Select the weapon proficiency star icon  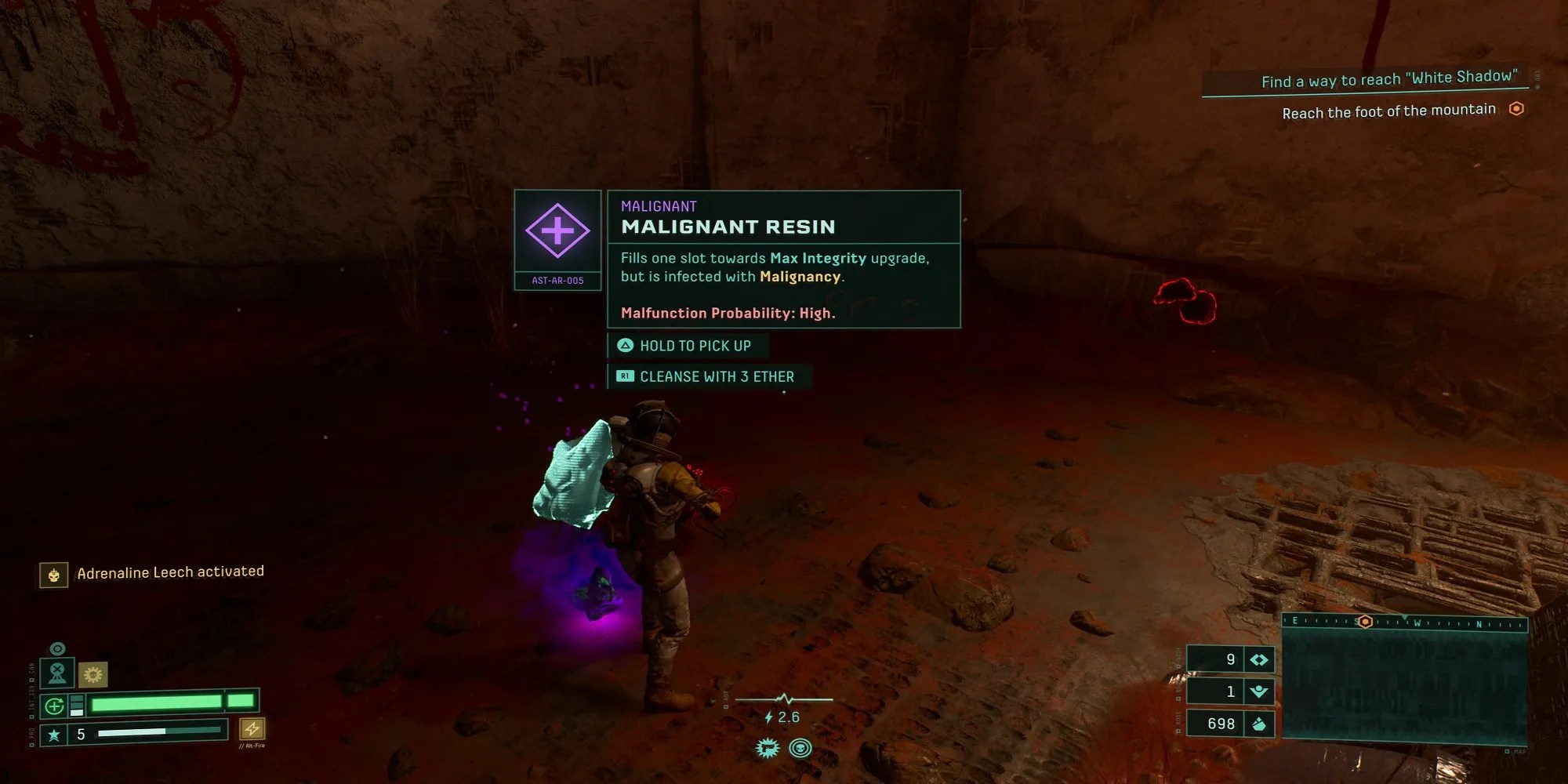(x=53, y=735)
